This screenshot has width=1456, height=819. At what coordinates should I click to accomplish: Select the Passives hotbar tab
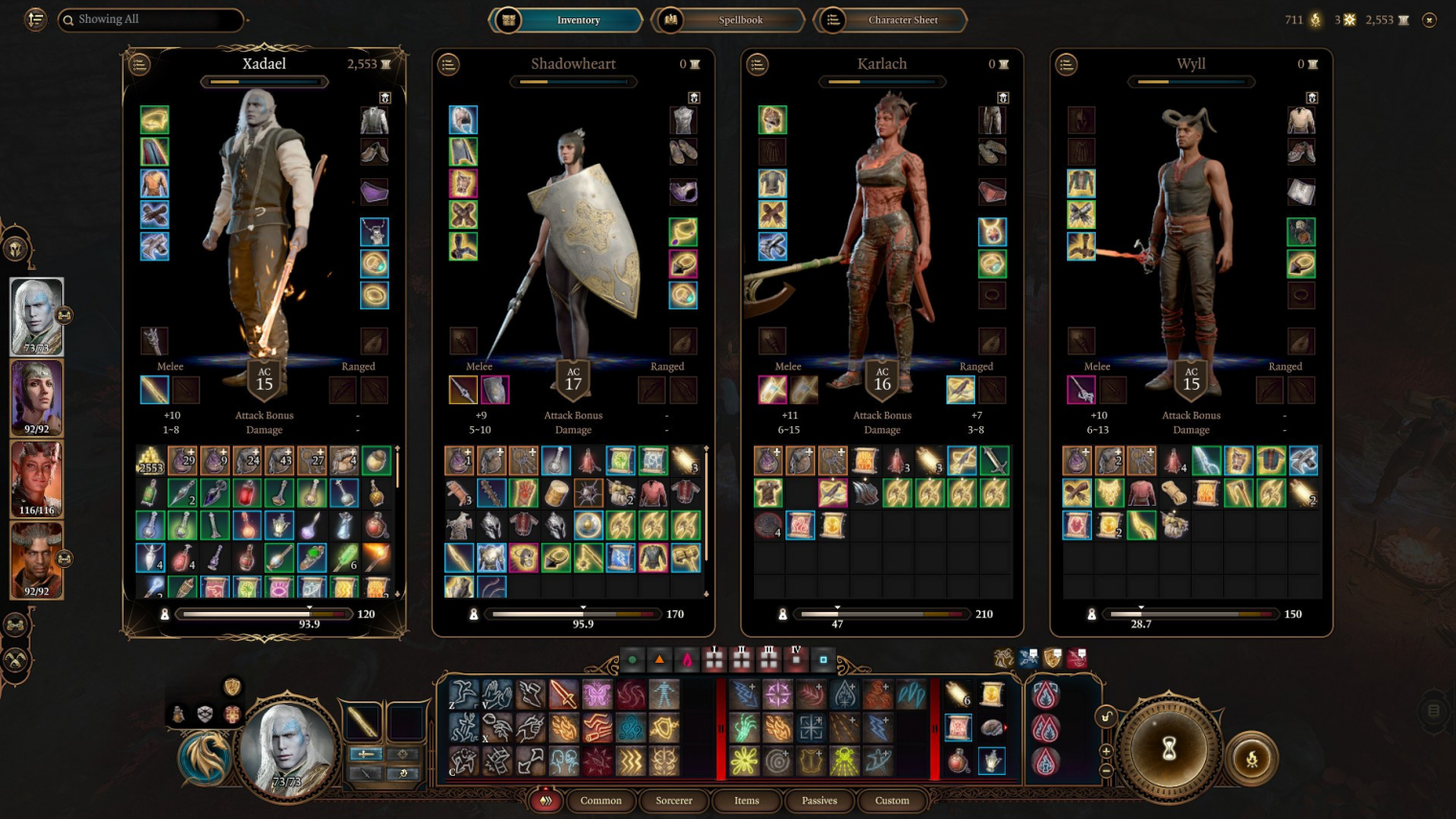819,801
